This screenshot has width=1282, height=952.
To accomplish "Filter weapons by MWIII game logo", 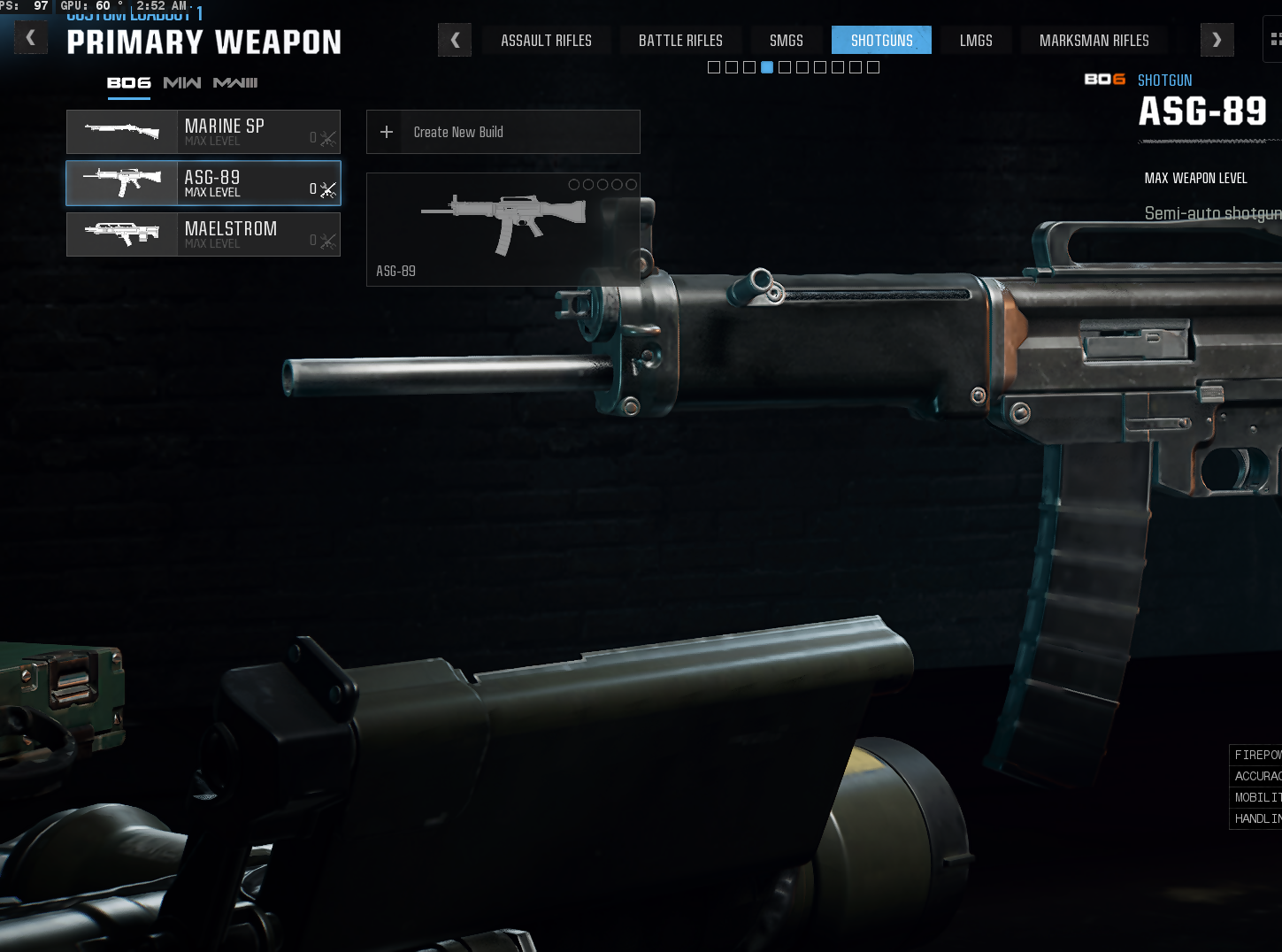I will pos(235,82).
